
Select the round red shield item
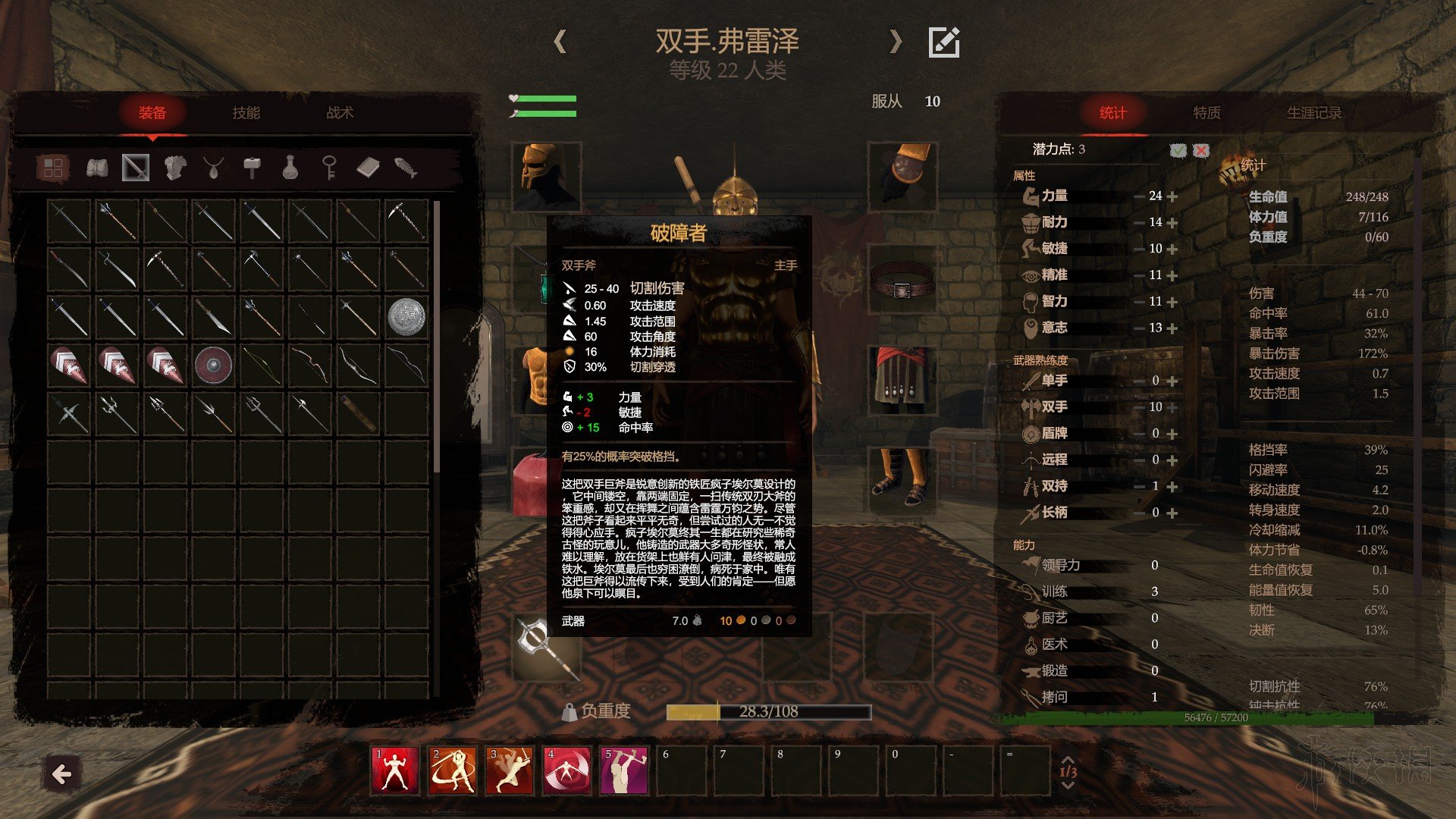(213, 365)
